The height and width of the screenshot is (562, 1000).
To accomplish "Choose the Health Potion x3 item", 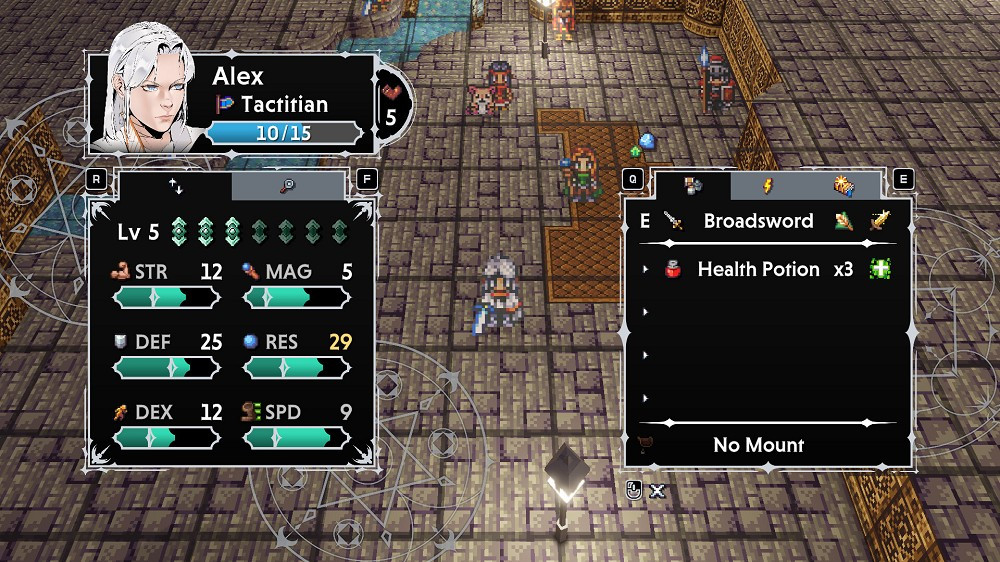I will pyautogui.click(x=758, y=269).
